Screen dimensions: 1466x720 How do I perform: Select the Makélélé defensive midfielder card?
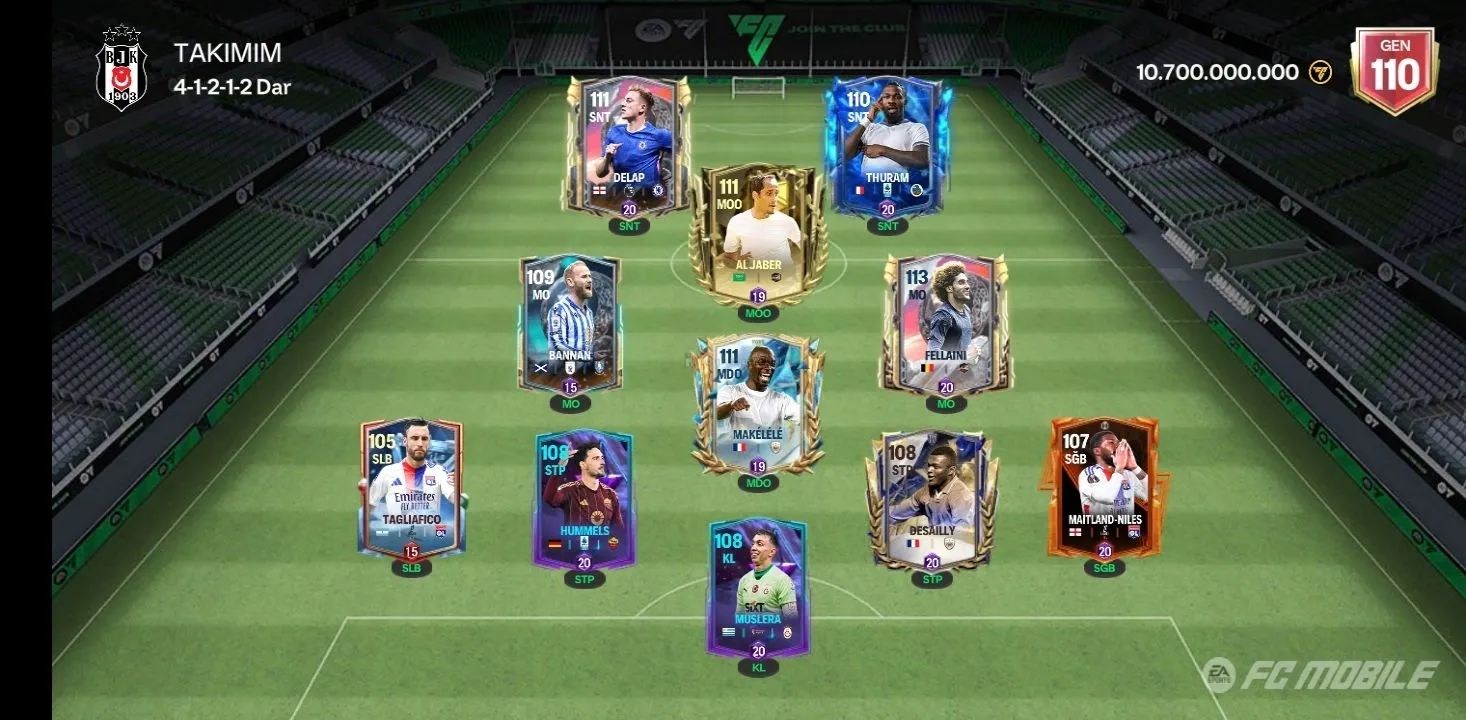[758, 405]
